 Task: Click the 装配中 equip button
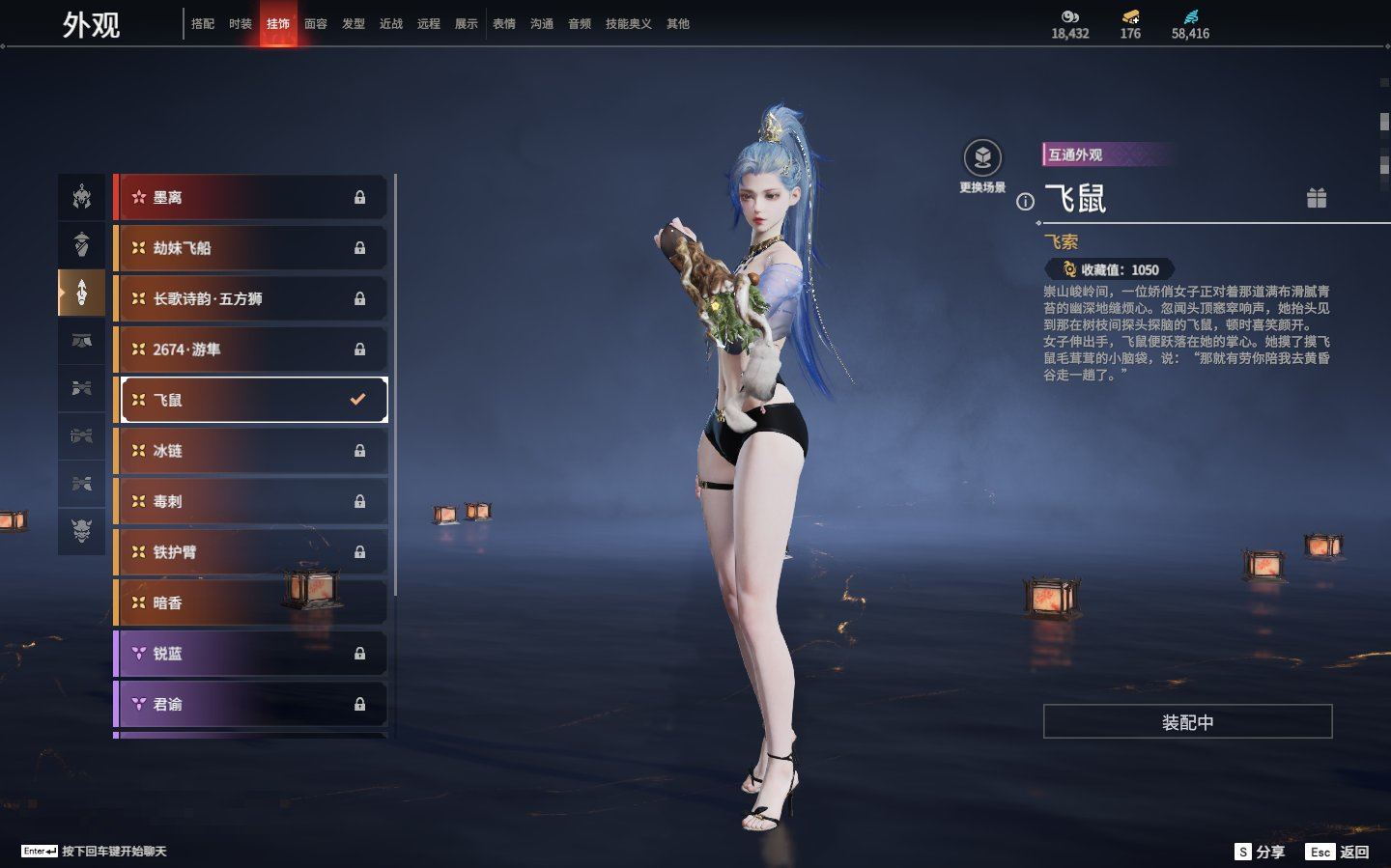pyautogui.click(x=1187, y=722)
